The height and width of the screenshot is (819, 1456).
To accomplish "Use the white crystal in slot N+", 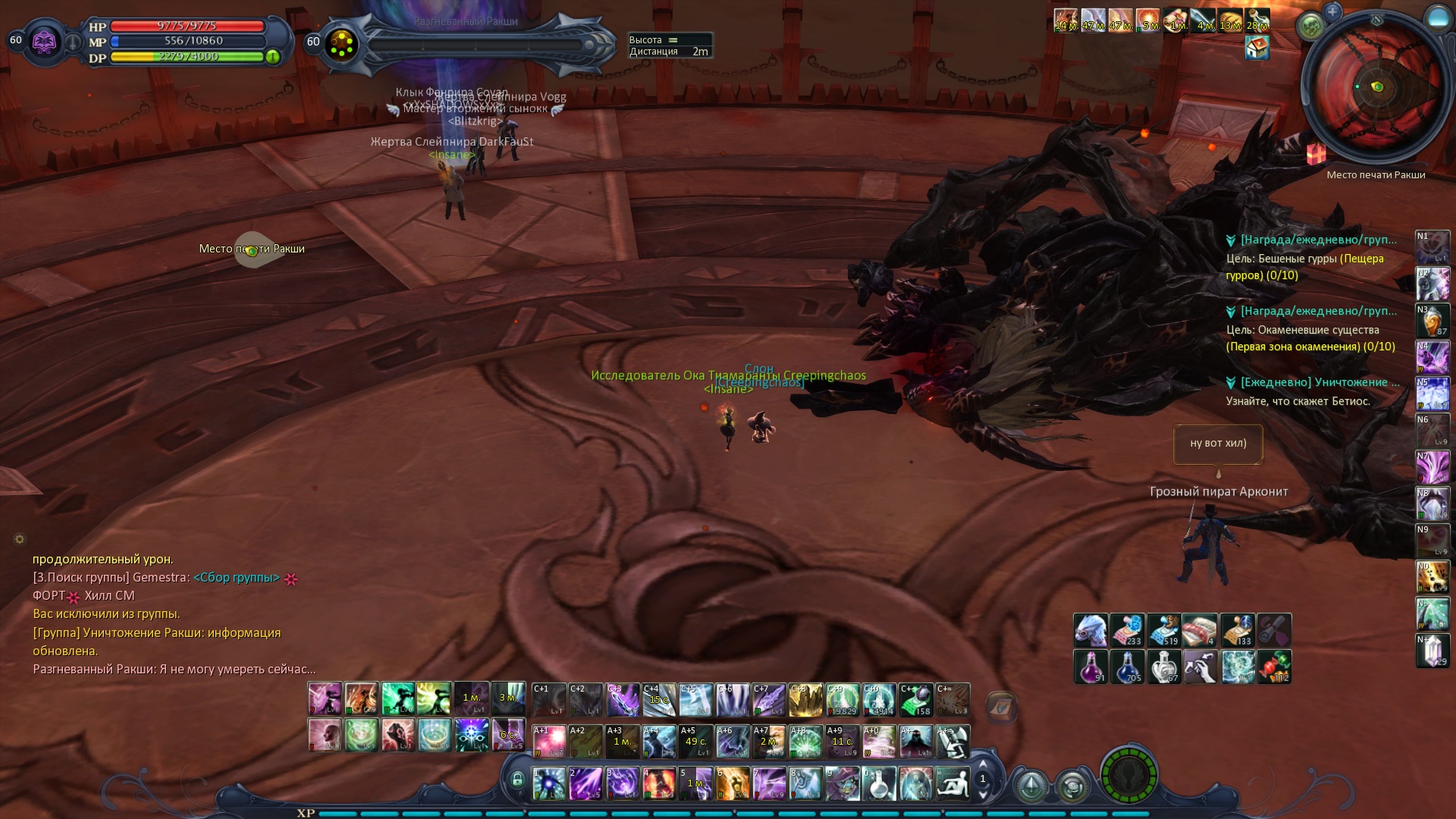I will [1432, 651].
